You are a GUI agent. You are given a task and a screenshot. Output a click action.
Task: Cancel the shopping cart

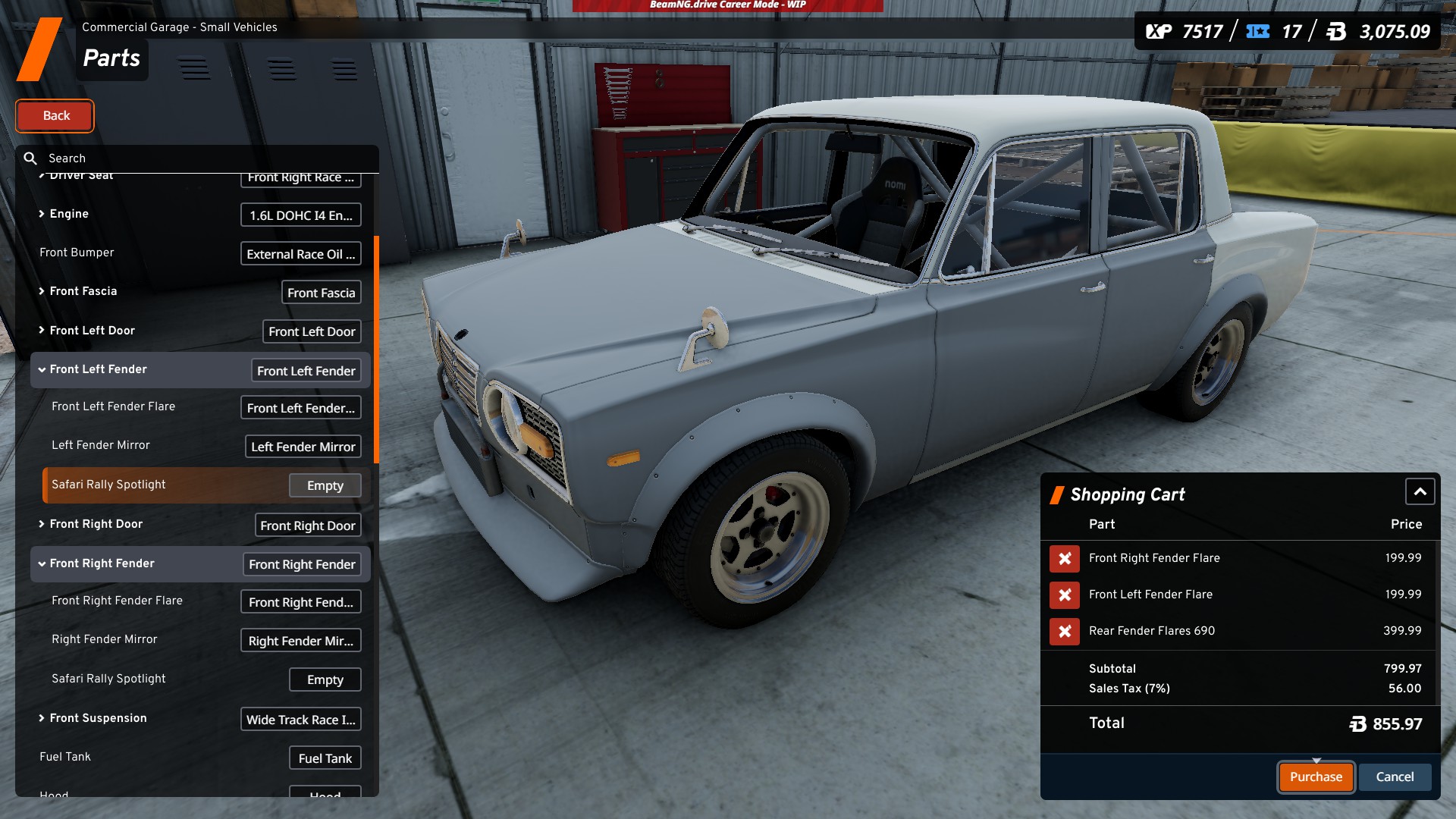click(x=1395, y=777)
